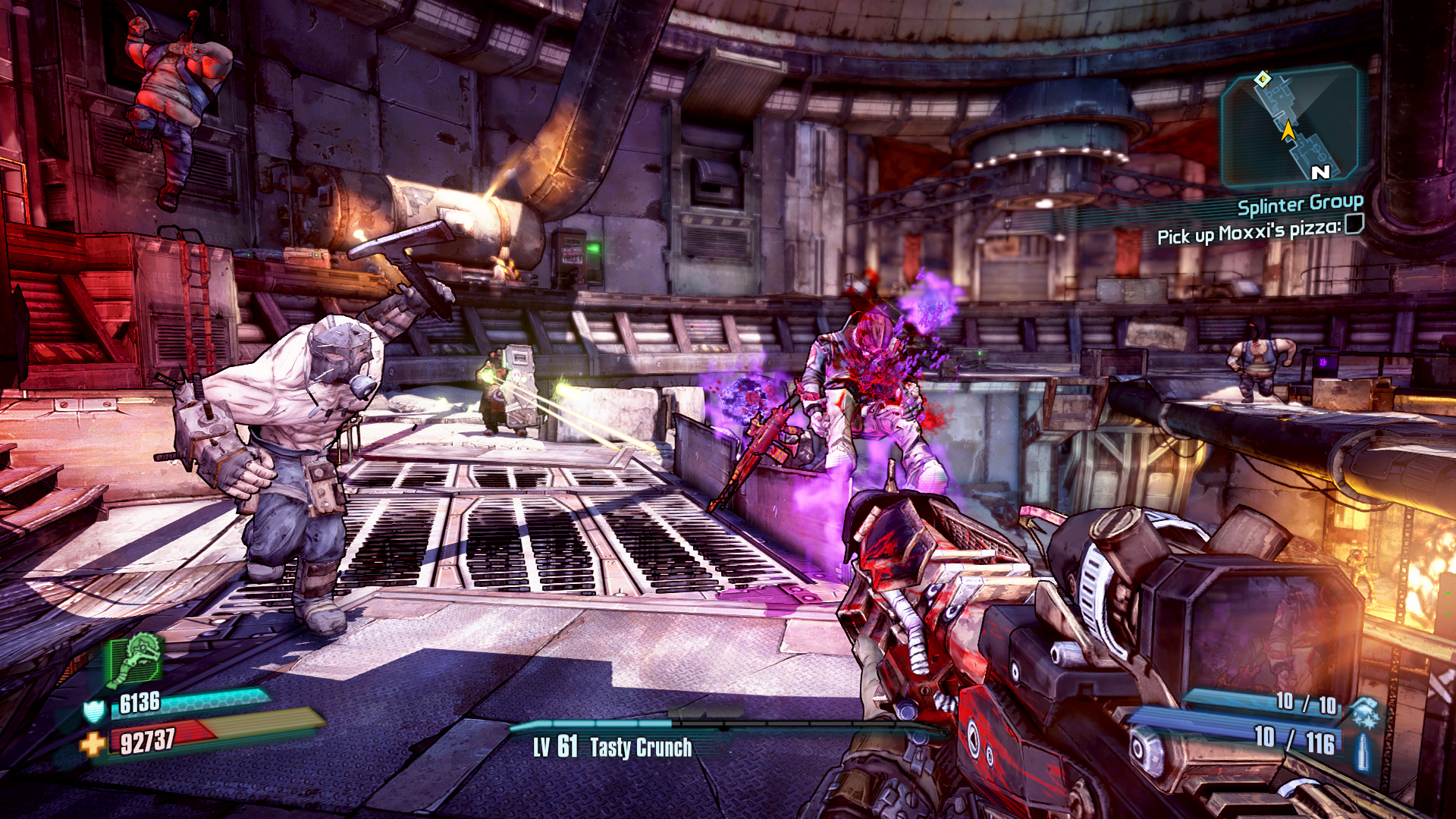
Task: Tick the Moxxi's pizza objective checkbox
Action: (x=1354, y=224)
